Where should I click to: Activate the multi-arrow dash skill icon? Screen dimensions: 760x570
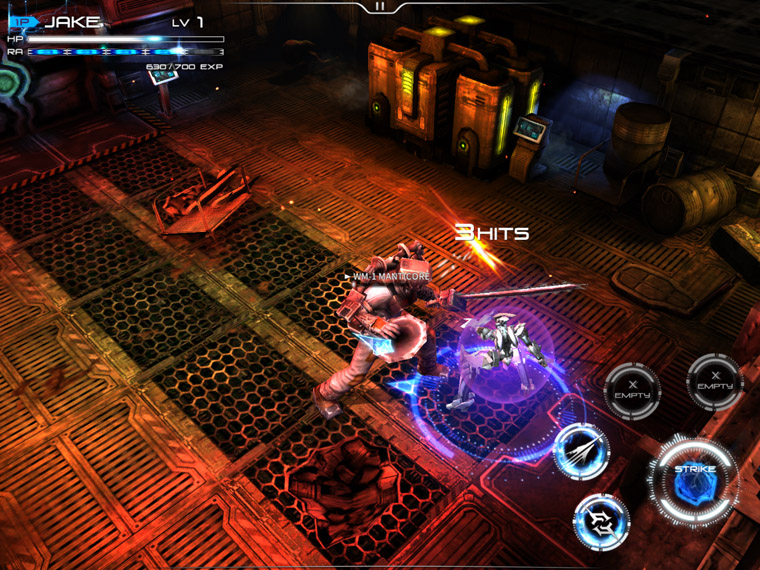tap(581, 450)
